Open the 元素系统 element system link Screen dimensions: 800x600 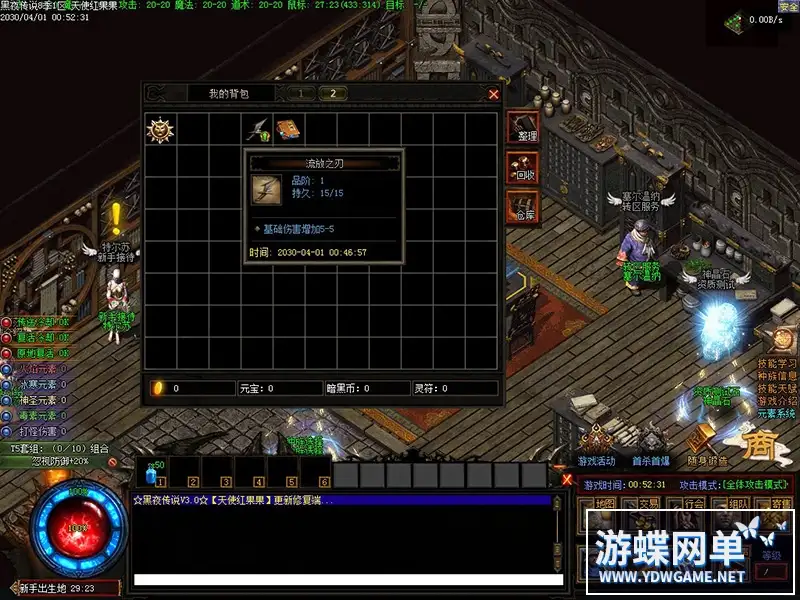777,413
